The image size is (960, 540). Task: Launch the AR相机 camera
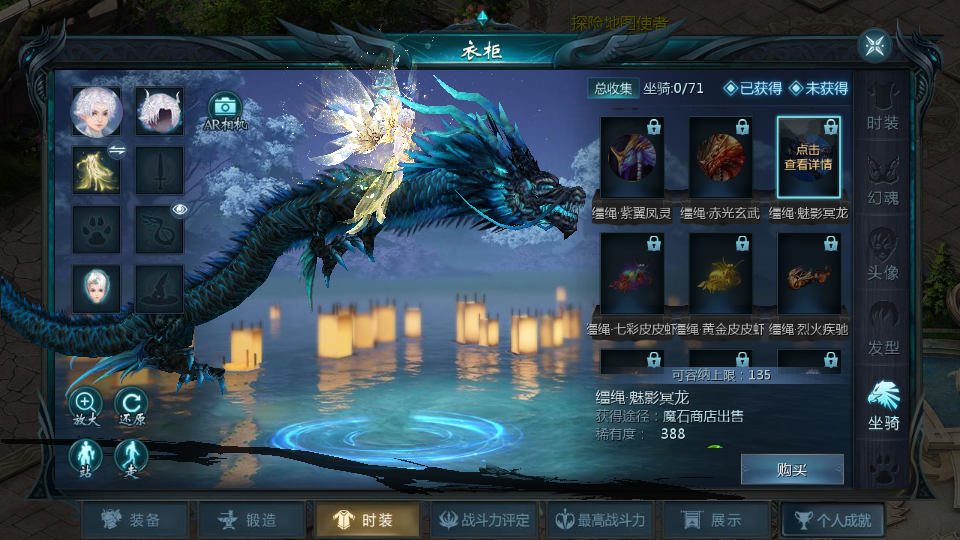point(224,111)
